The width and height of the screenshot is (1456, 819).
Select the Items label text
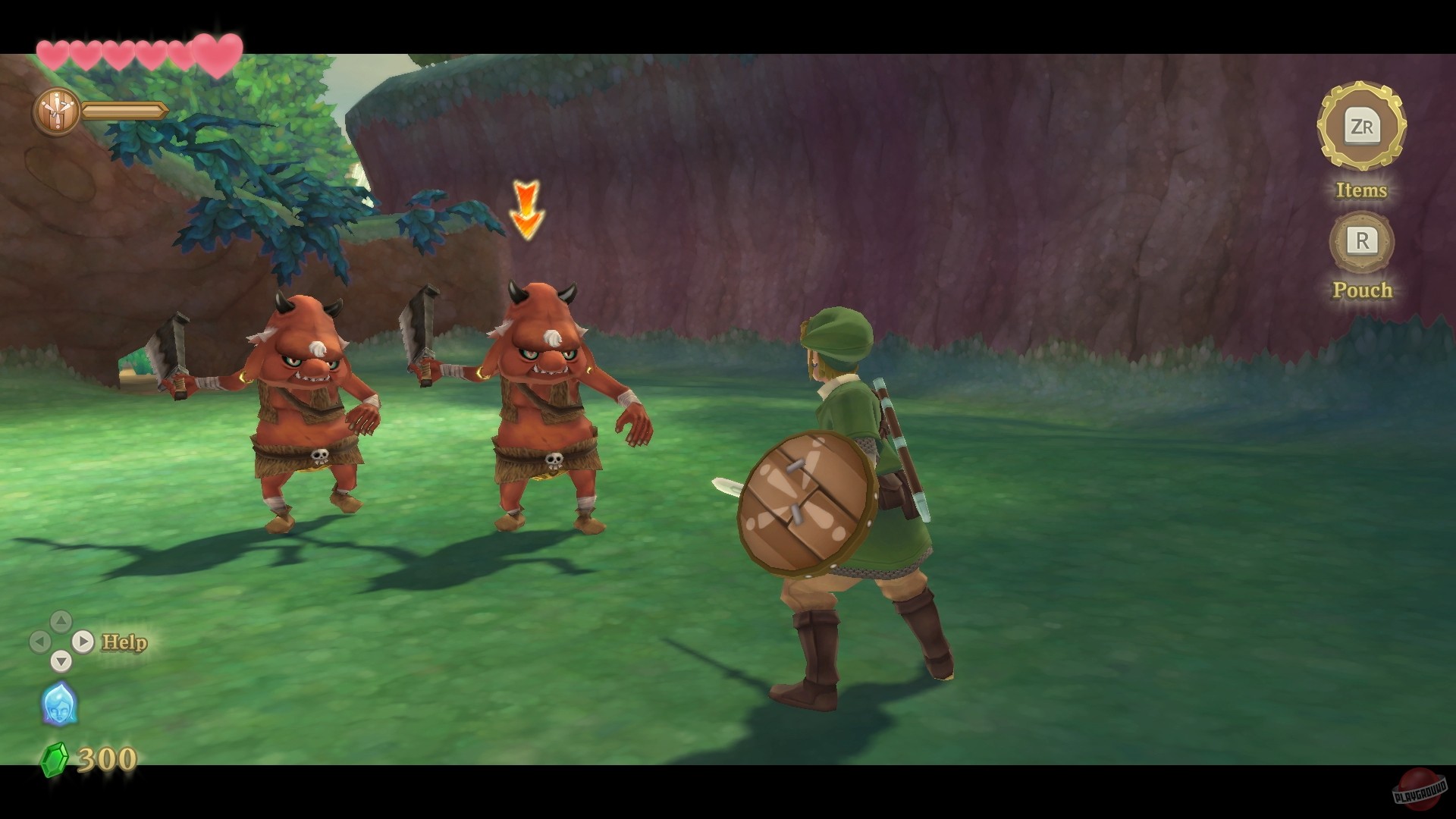(x=1362, y=191)
